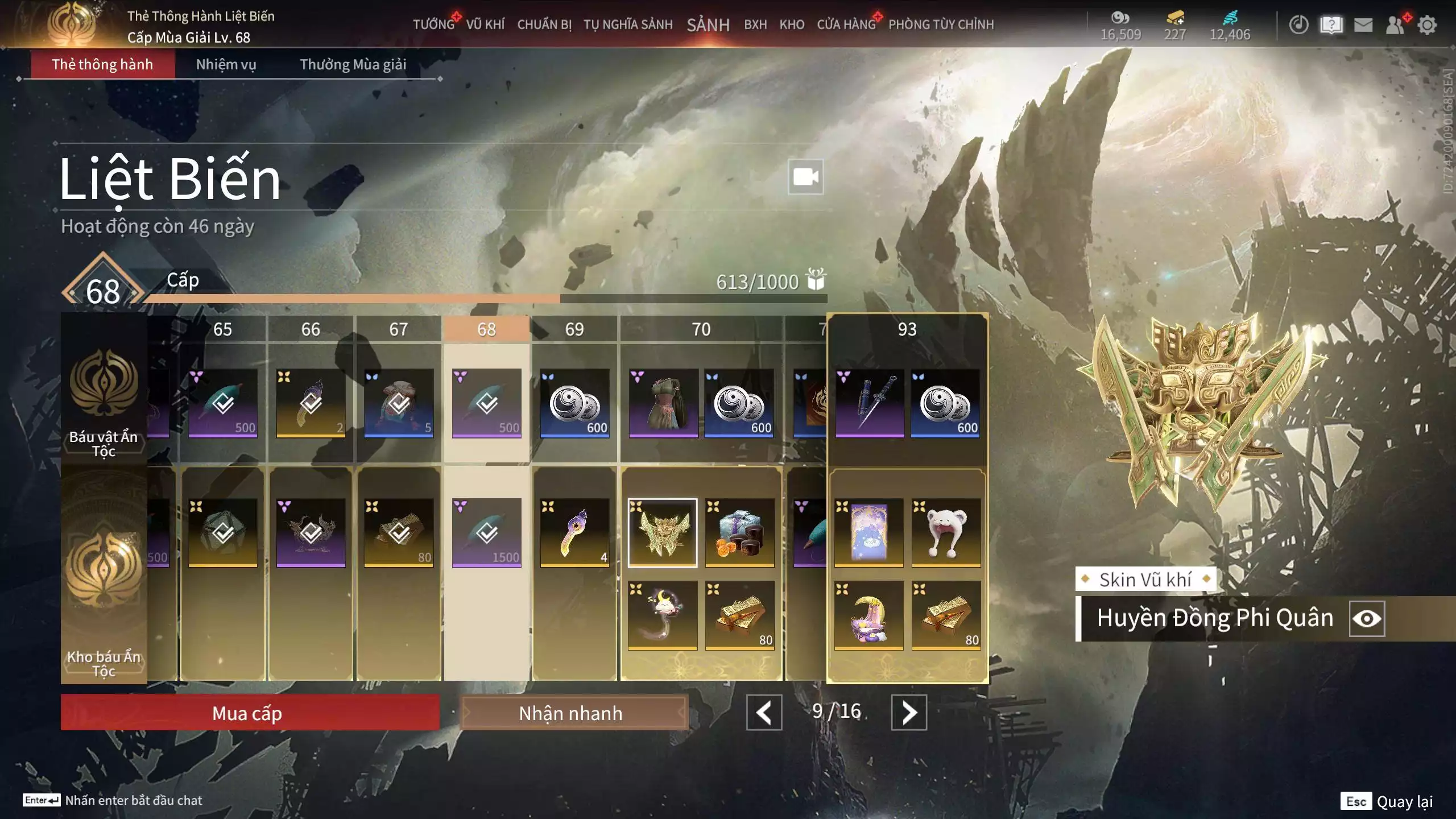This screenshot has height=819, width=1456.
Task: Open the Thưởng Mùa giải tab
Action: tap(353, 64)
